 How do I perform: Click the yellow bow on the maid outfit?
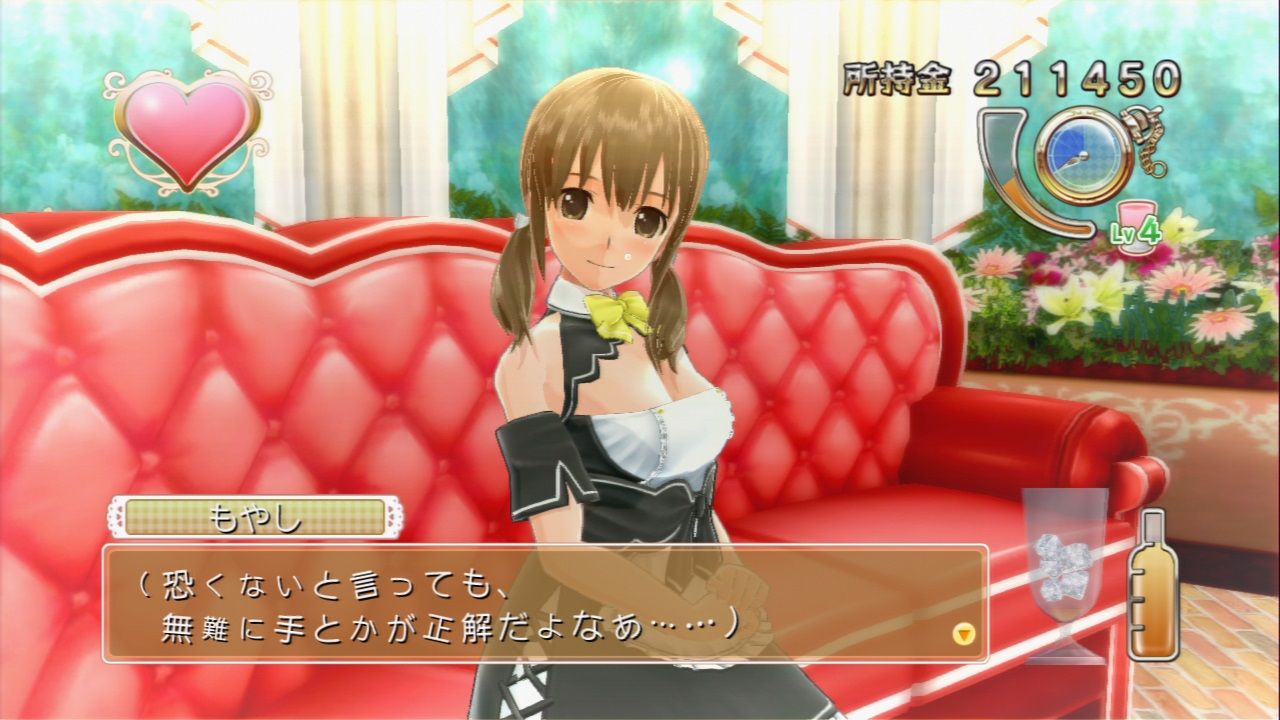615,315
